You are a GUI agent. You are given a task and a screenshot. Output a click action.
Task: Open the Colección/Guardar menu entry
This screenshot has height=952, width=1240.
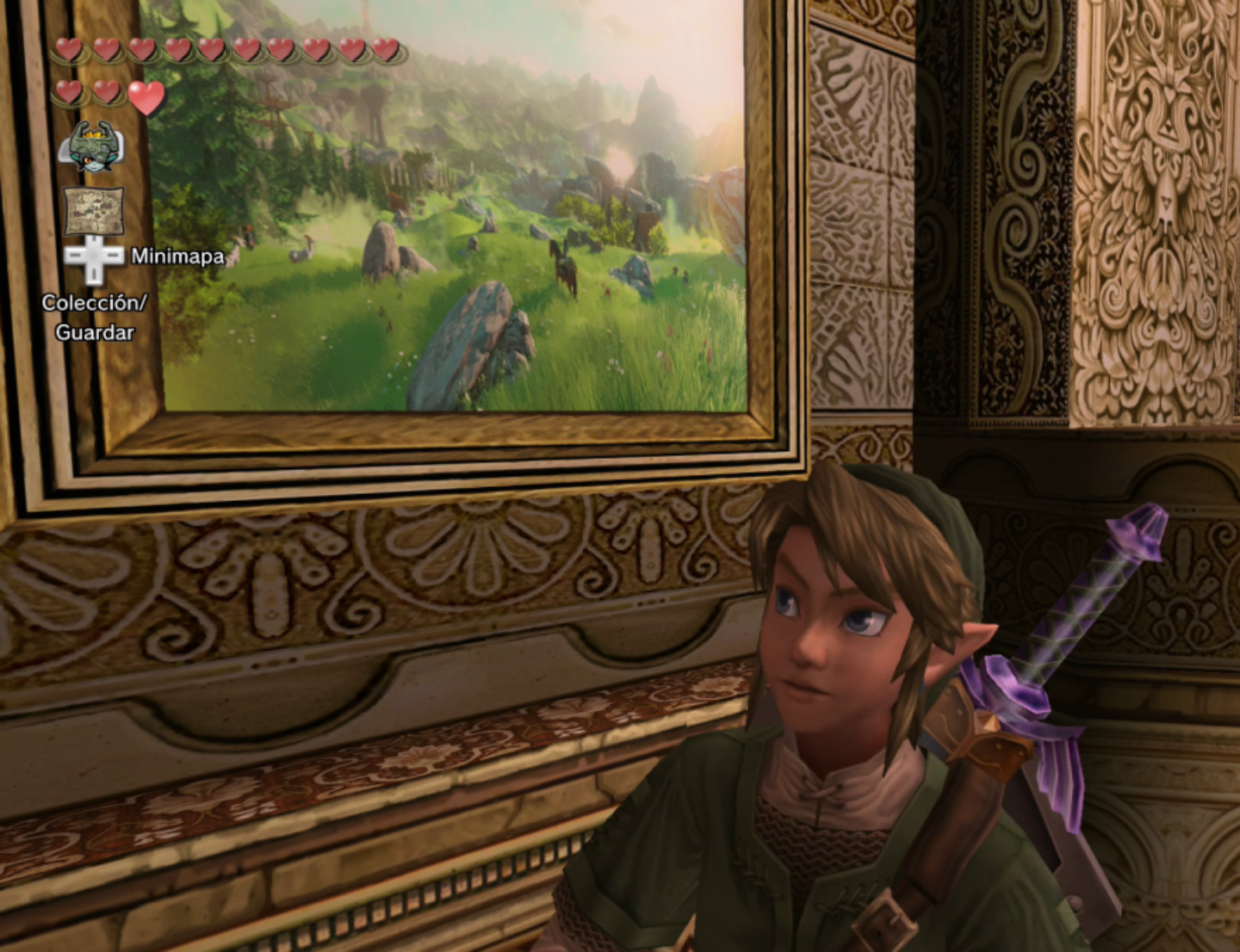click(95, 316)
